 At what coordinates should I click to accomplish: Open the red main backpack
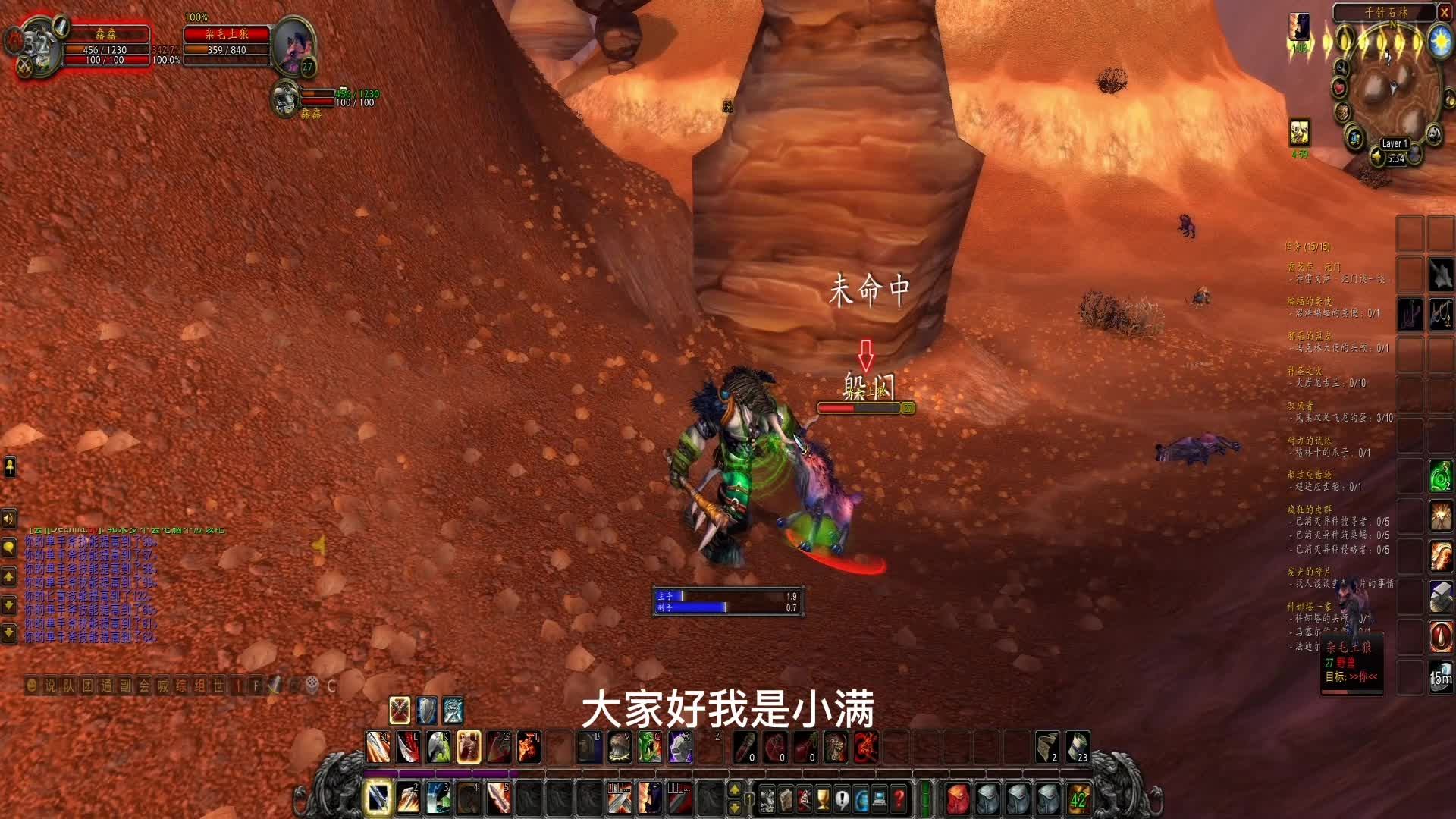(957, 799)
